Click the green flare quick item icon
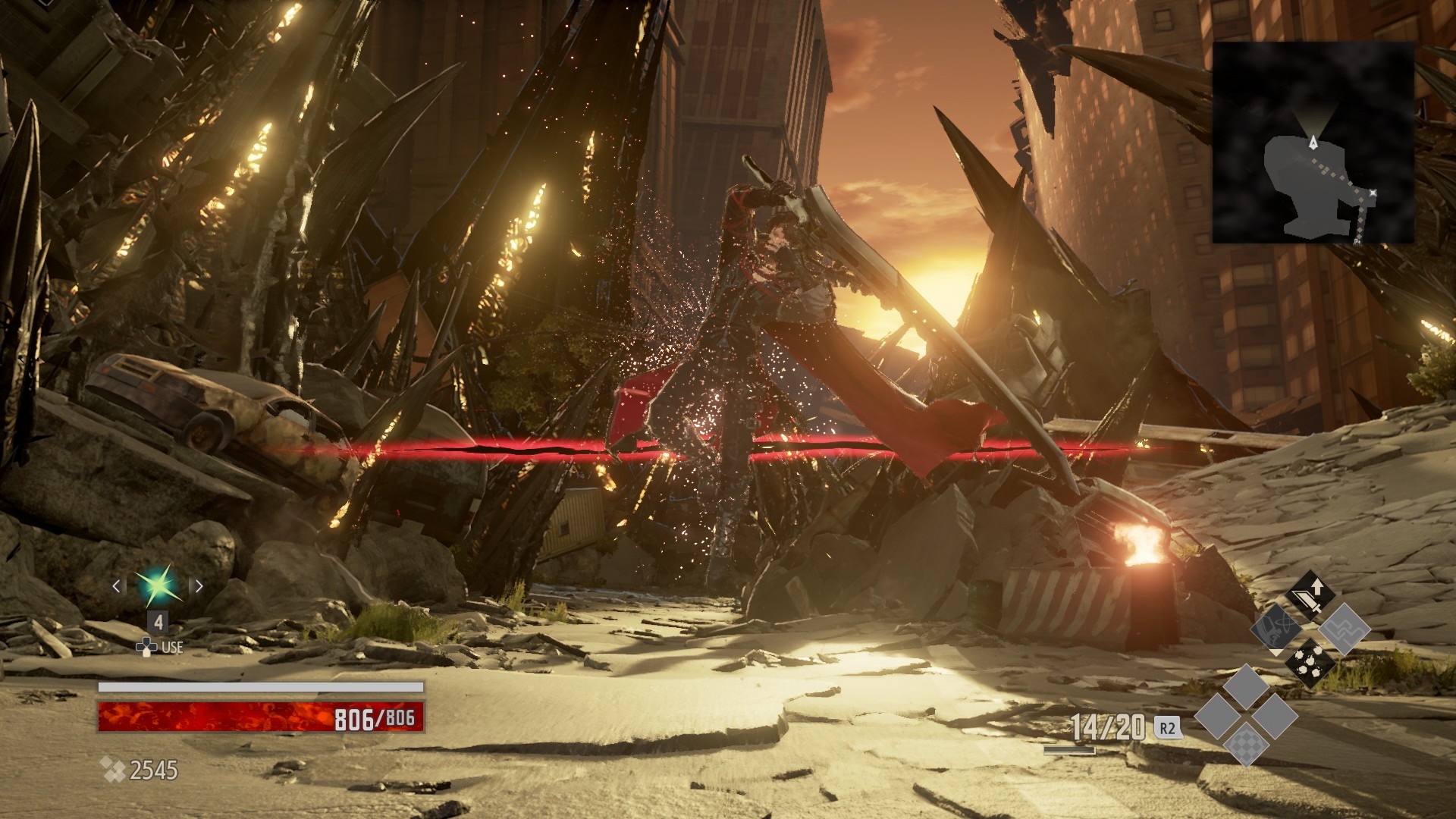Screen dimensions: 1456x819 (x=157, y=584)
